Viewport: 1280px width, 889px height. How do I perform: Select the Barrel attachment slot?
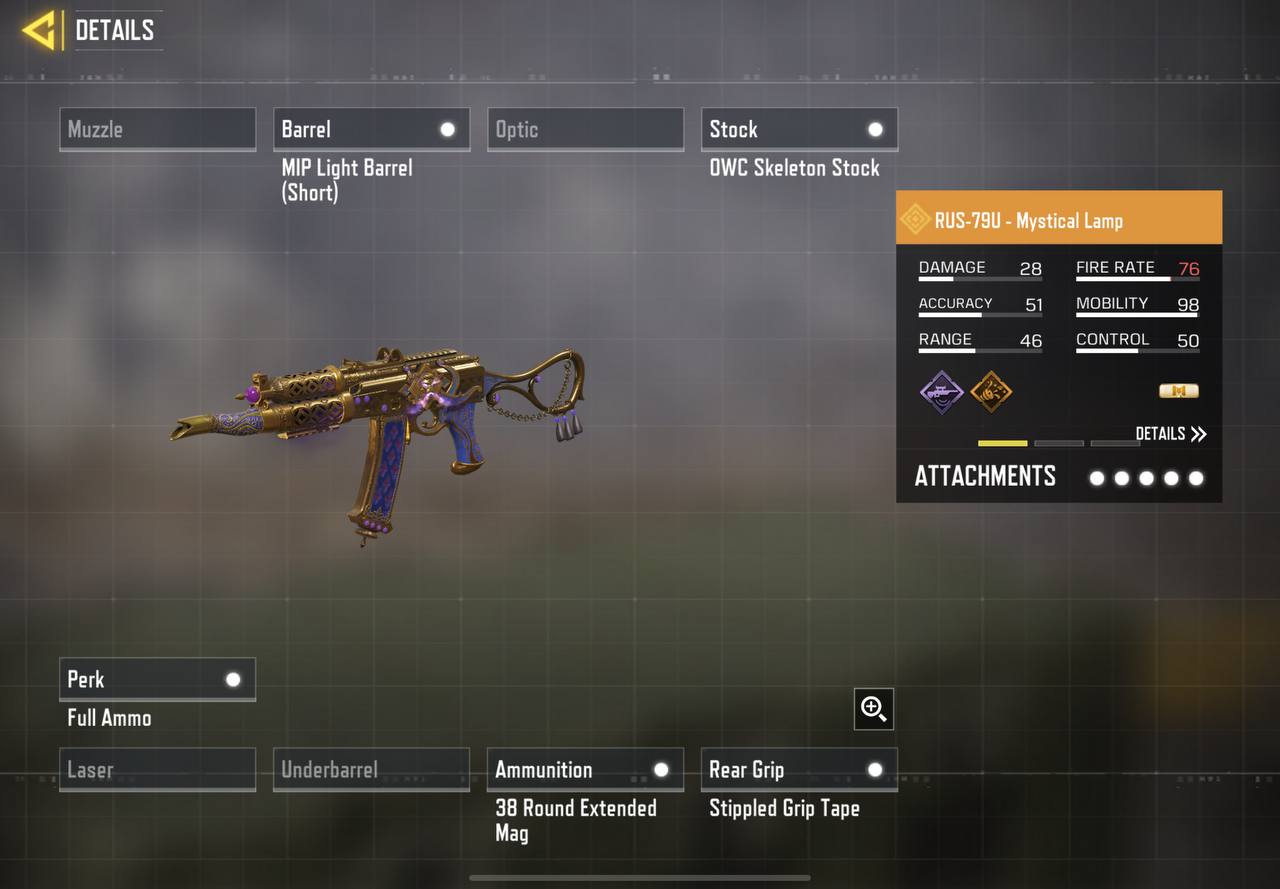(371, 129)
